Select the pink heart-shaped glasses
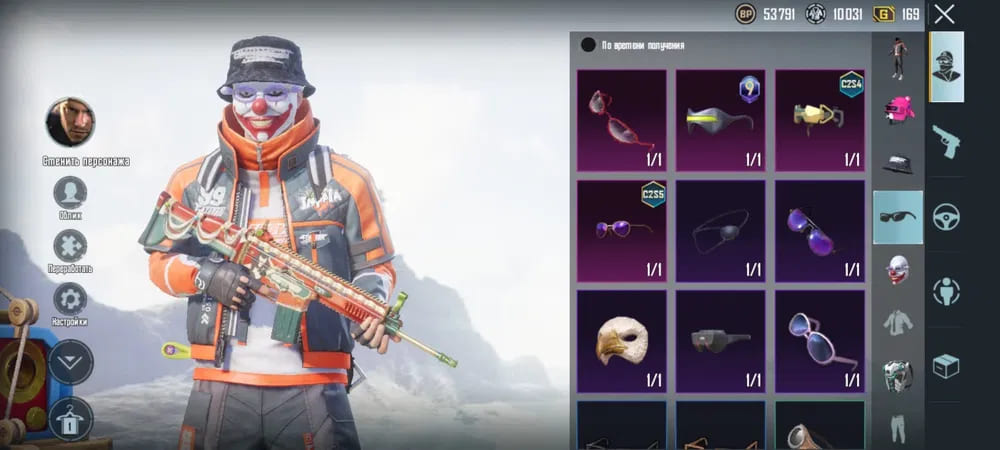Image resolution: width=1000 pixels, height=450 pixels. 819,339
